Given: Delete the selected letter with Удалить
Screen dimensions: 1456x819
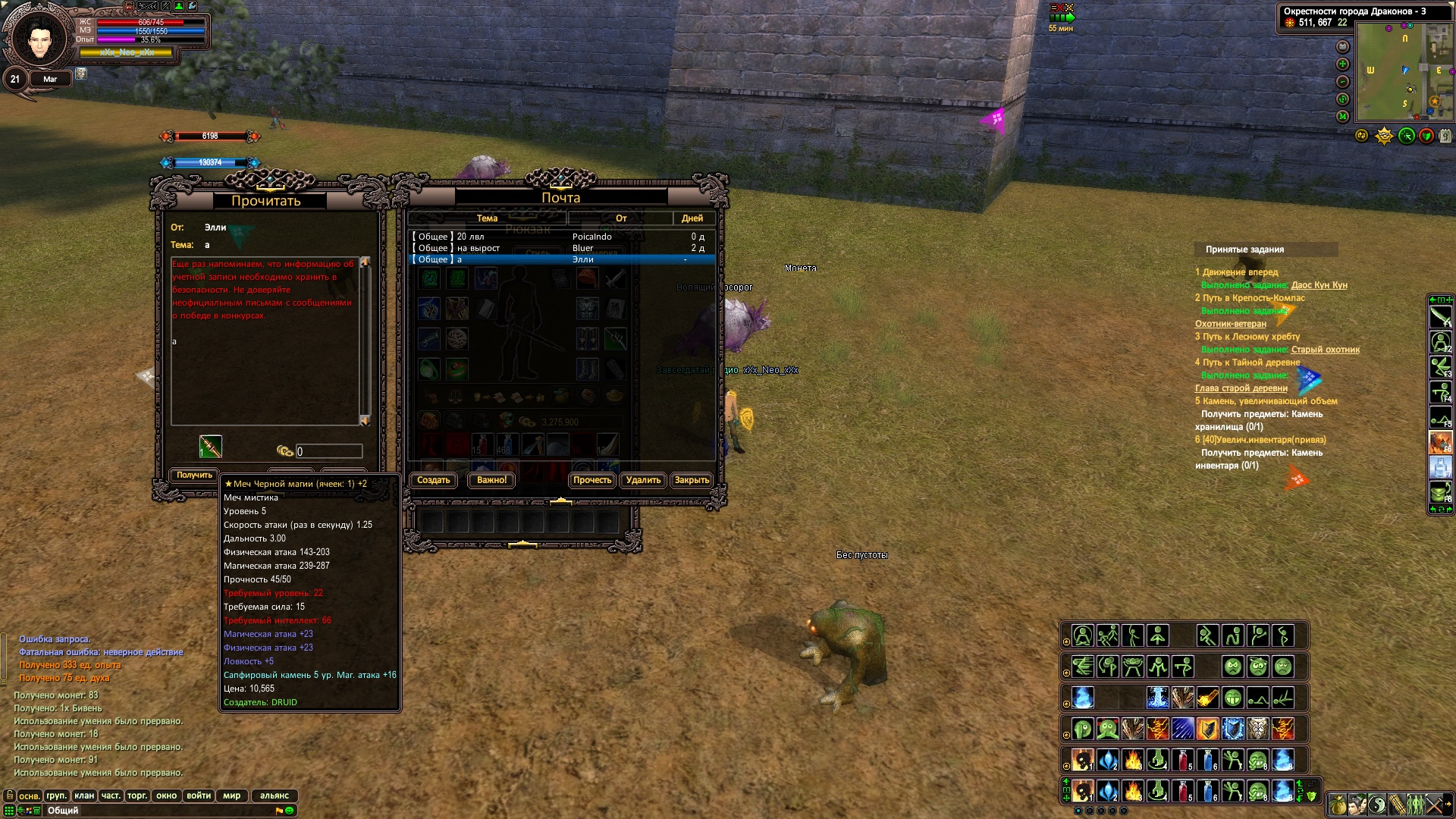Looking at the screenshot, I should click(643, 480).
